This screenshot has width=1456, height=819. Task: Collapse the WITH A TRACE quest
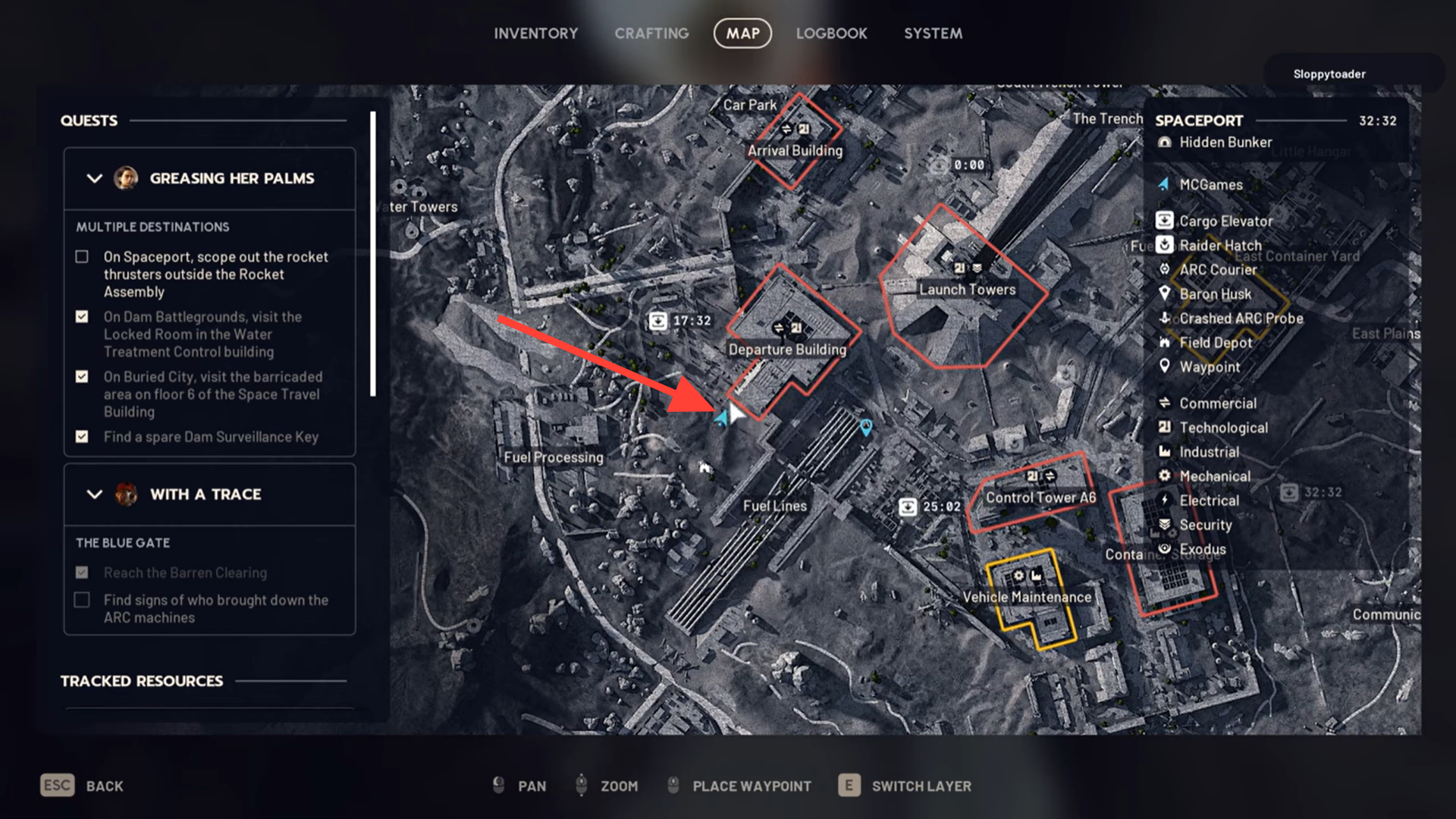click(94, 494)
